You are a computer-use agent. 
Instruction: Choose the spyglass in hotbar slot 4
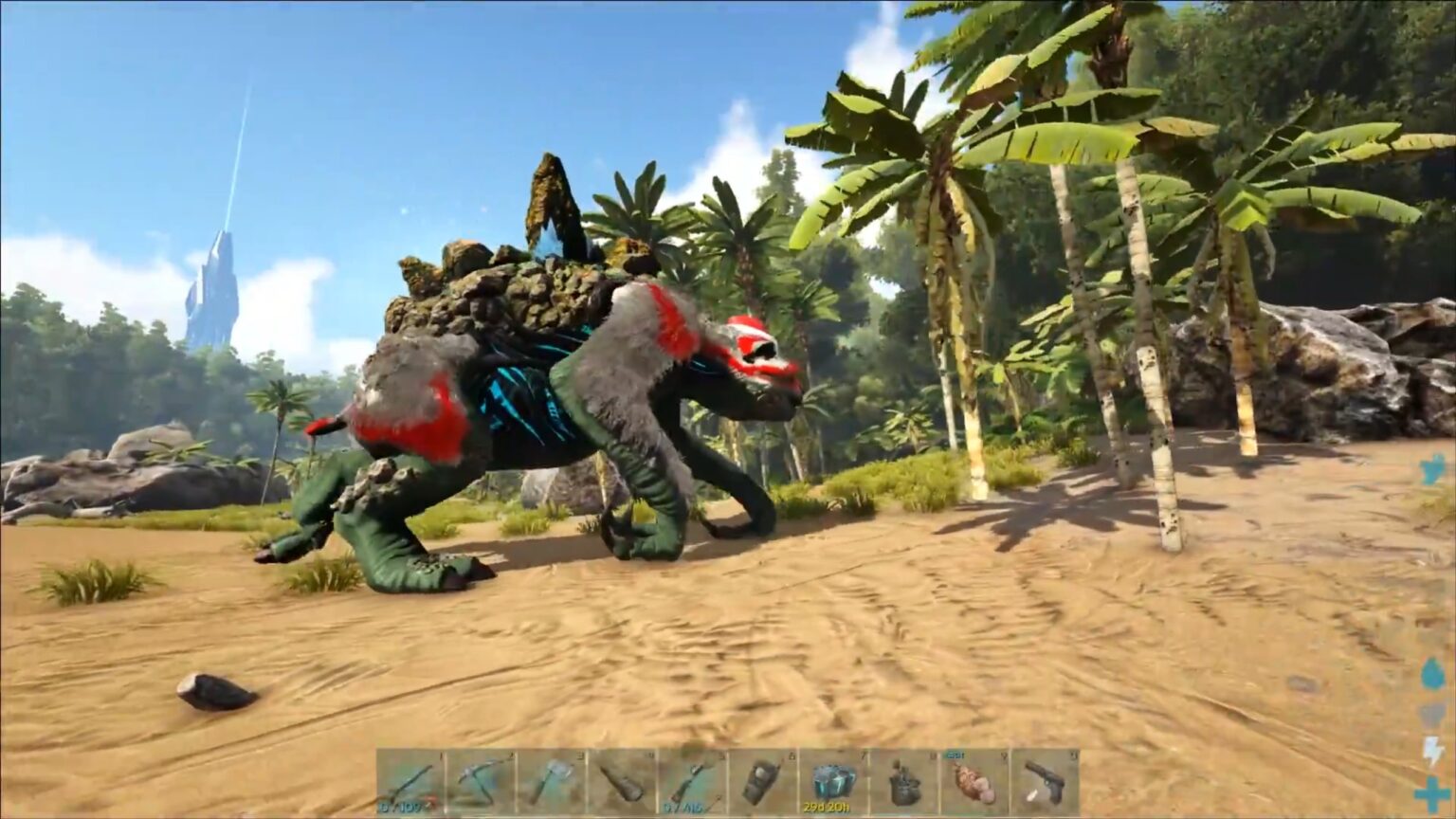click(624, 782)
